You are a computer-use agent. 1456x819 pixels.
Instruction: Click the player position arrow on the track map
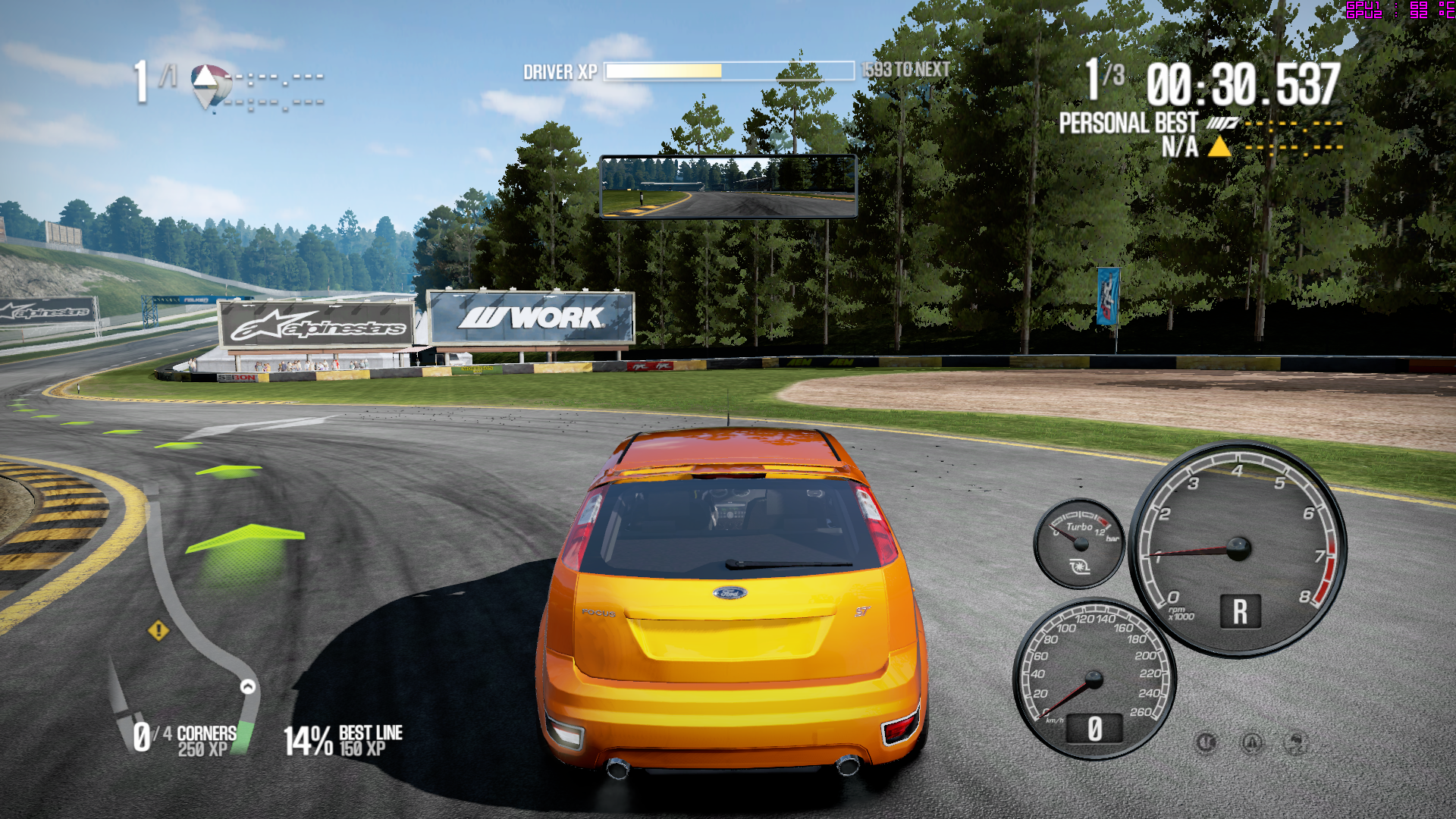click(248, 687)
